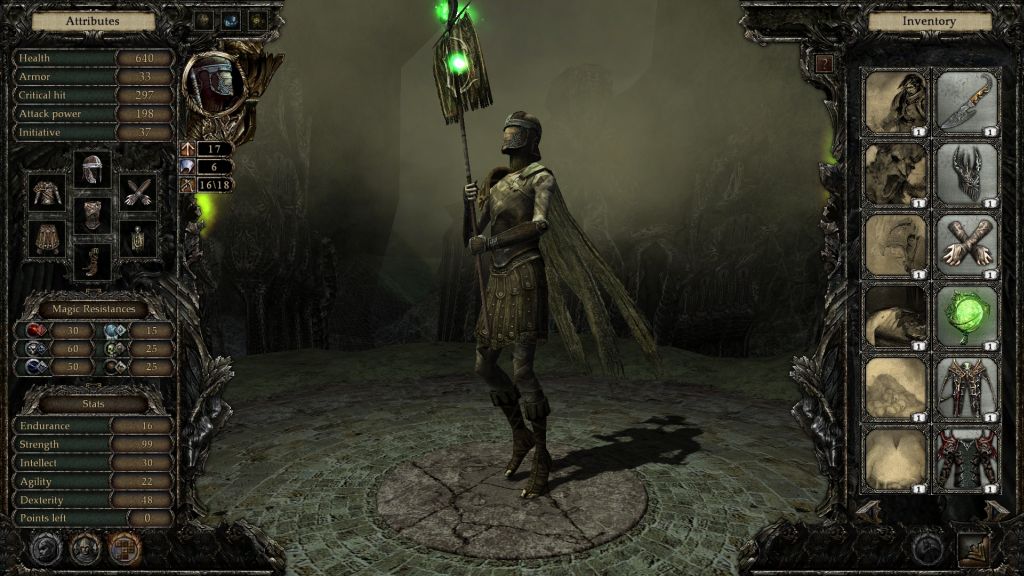The image size is (1024, 576).
Task: Select the equipped gauntlets slot
Action: click(x=137, y=191)
